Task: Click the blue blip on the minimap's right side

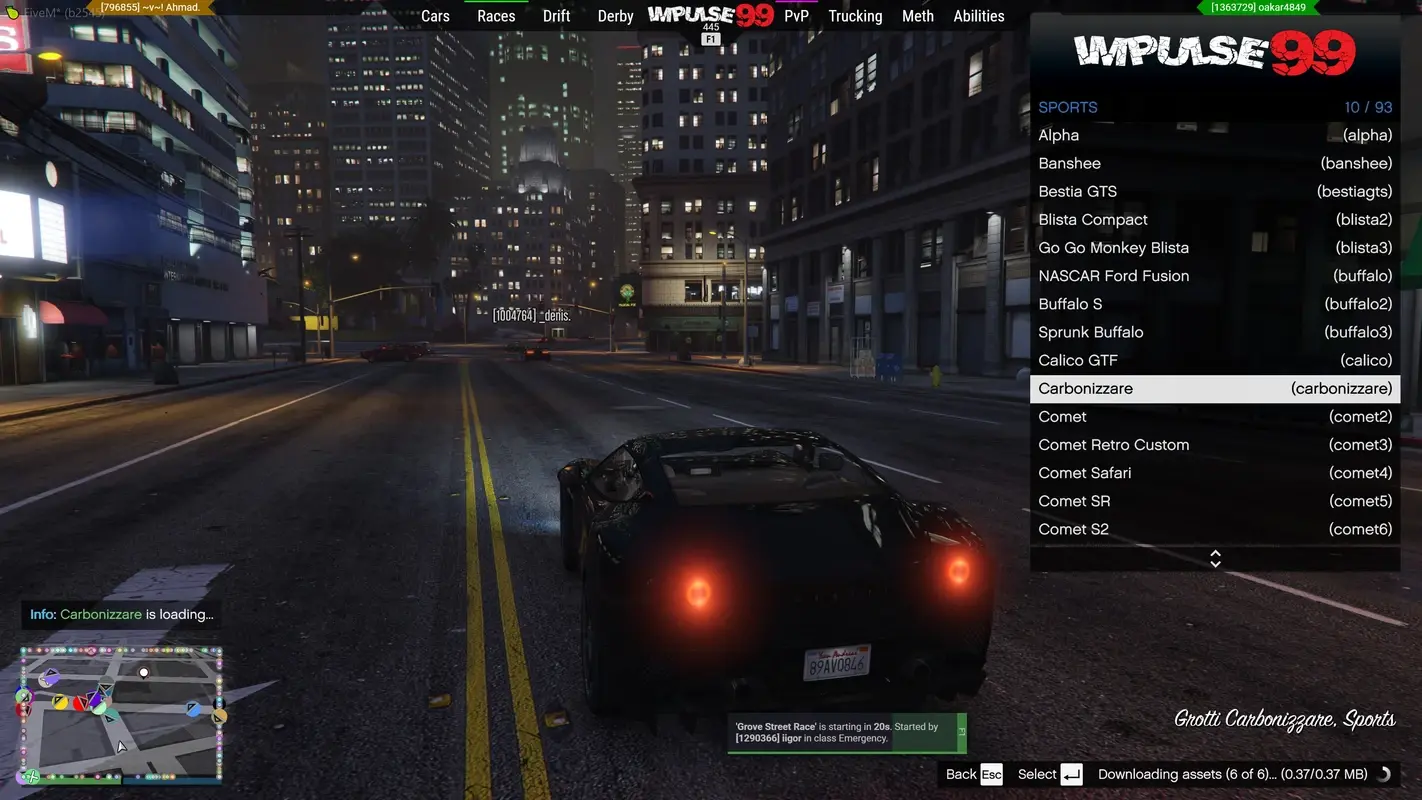Action: point(193,709)
